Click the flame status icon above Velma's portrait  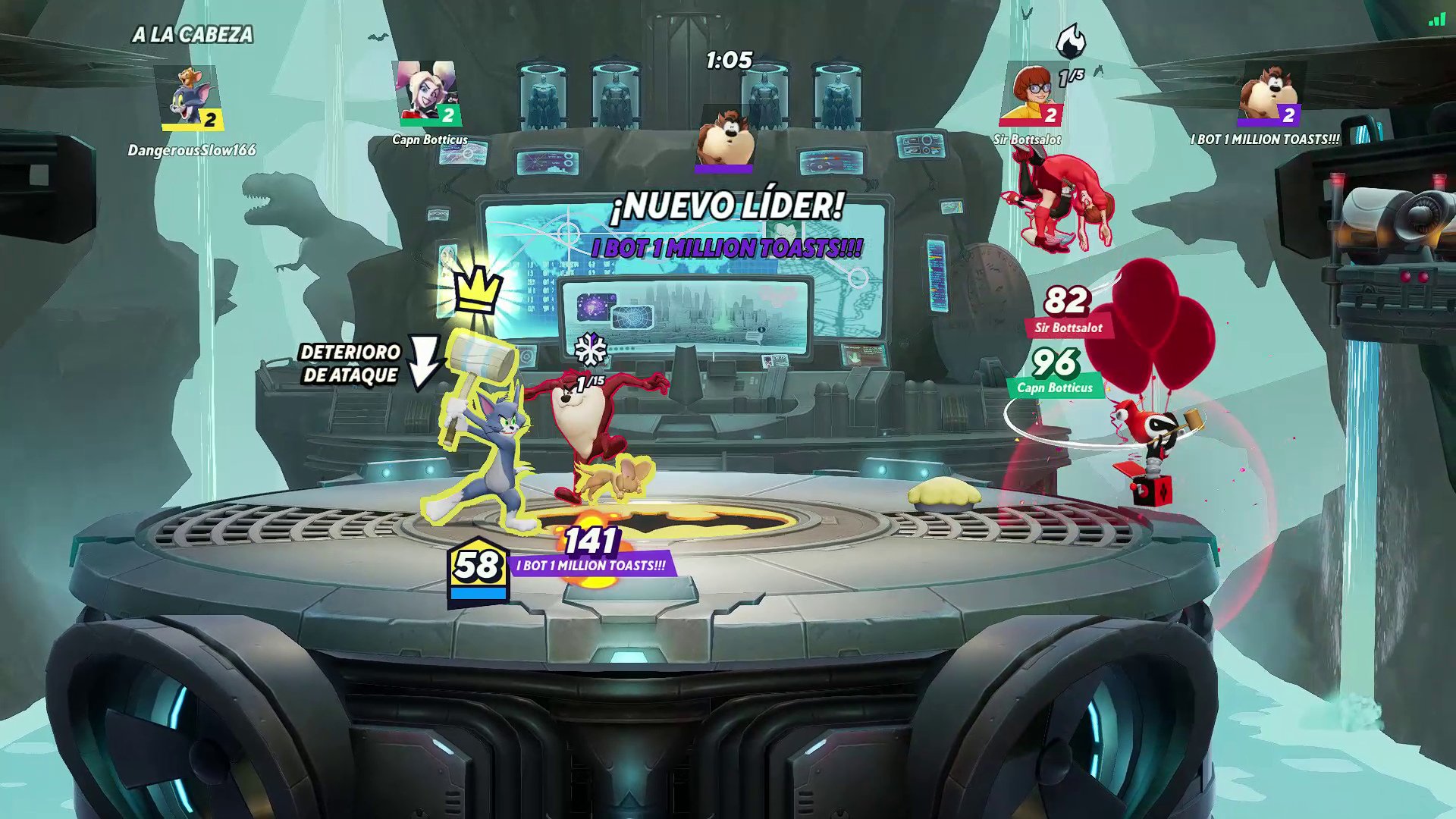[1071, 41]
